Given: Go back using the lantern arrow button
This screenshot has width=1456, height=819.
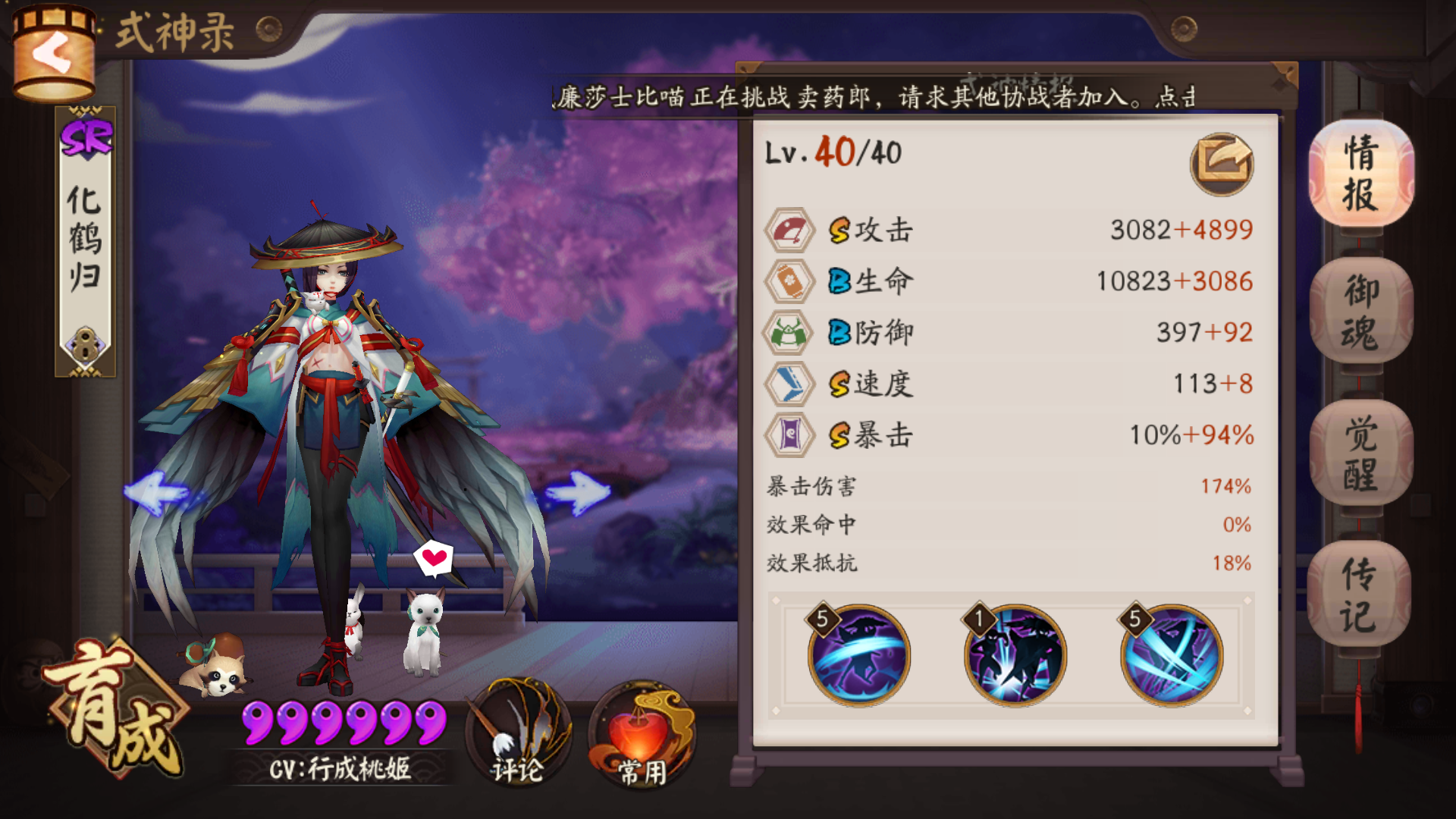Looking at the screenshot, I should 53,55.
